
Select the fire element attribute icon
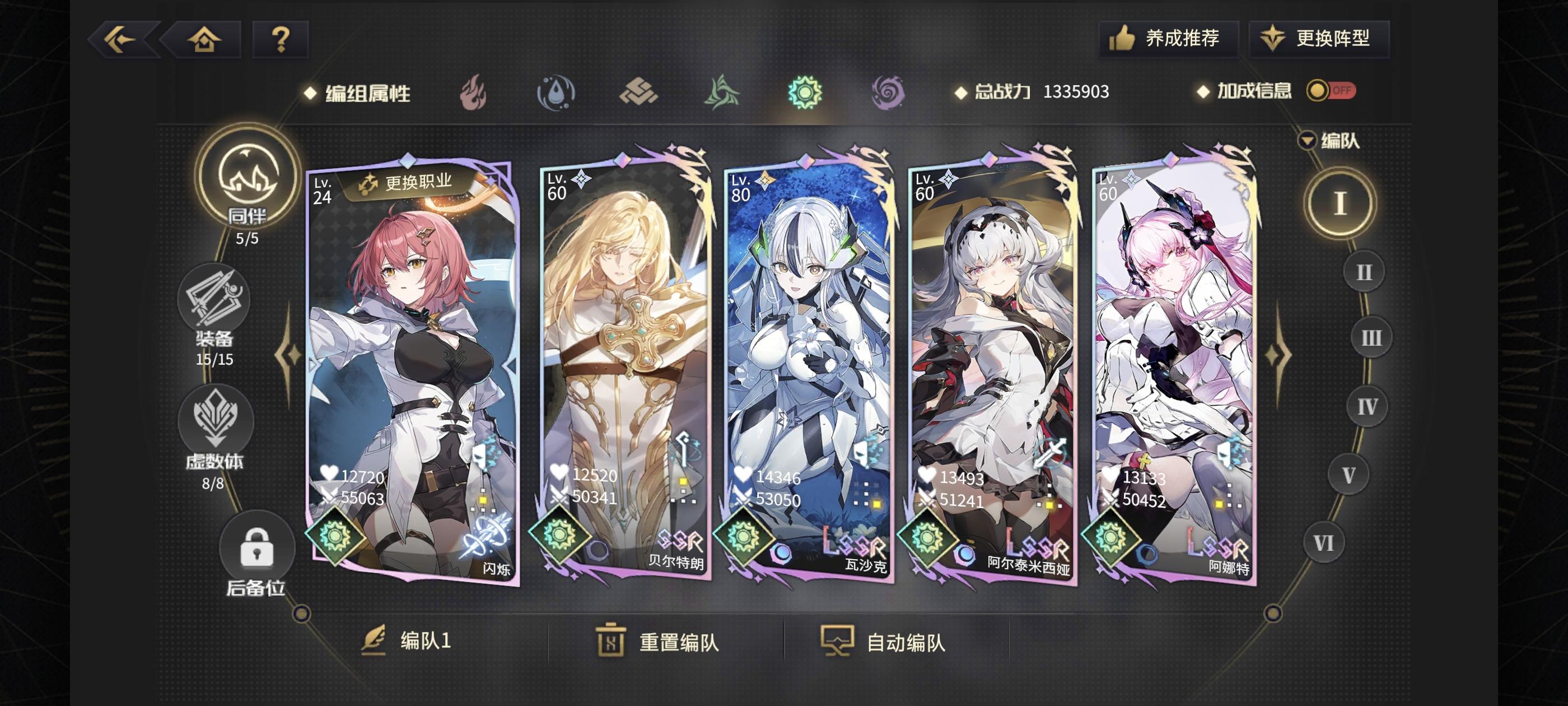pos(474,92)
